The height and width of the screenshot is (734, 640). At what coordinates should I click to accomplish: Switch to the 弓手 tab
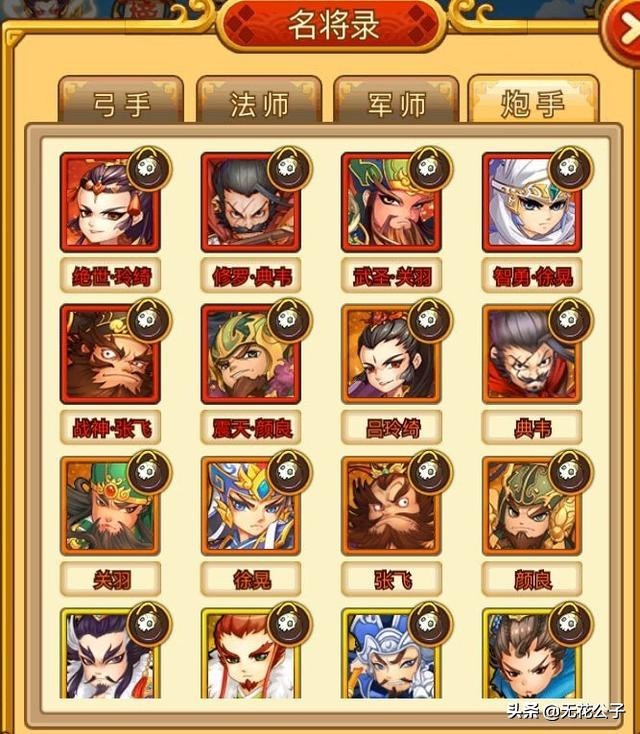(x=122, y=102)
